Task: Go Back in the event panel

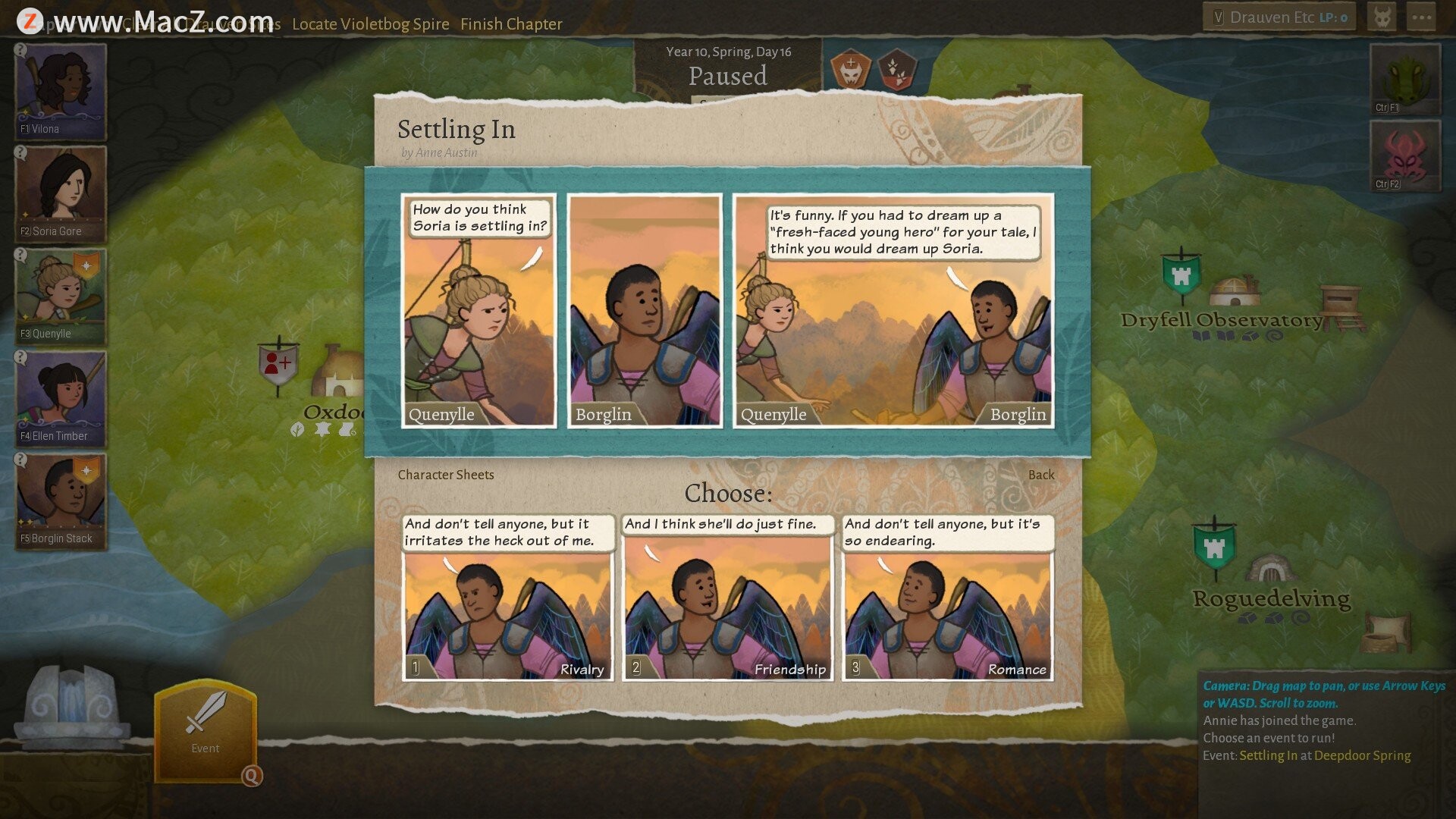Action: (x=1040, y=475)
